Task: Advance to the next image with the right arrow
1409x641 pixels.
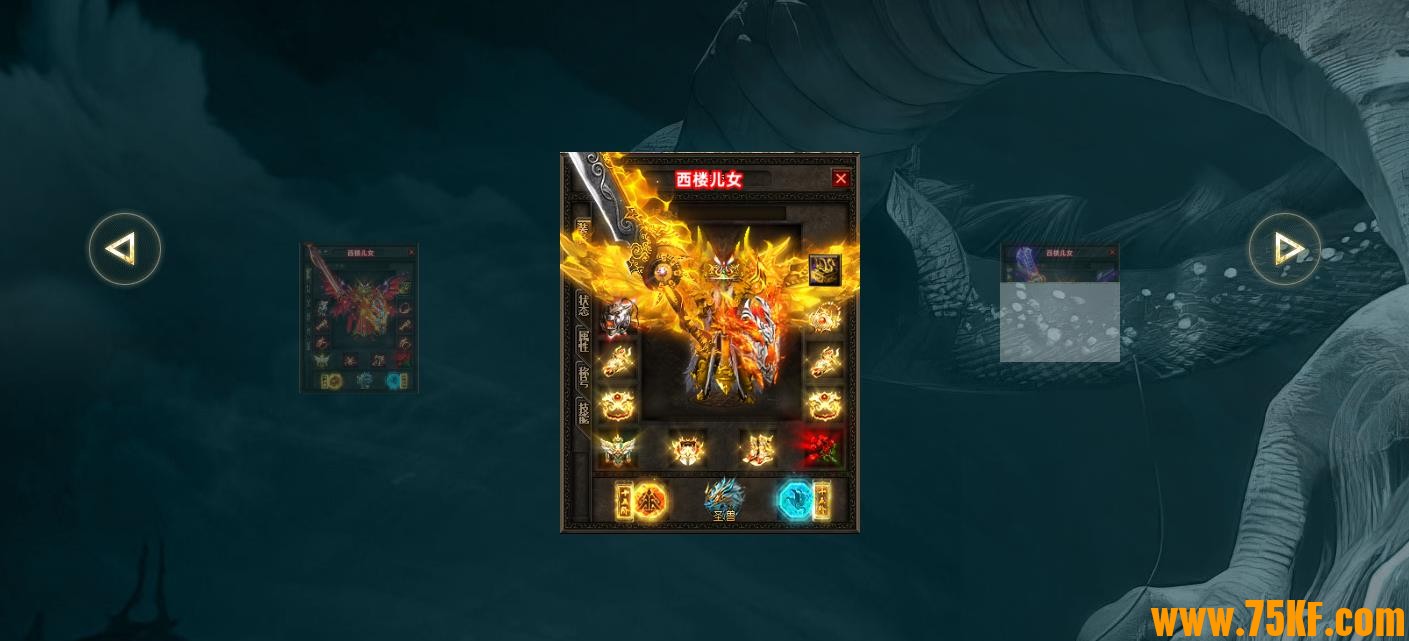Action: [1285, 249]
